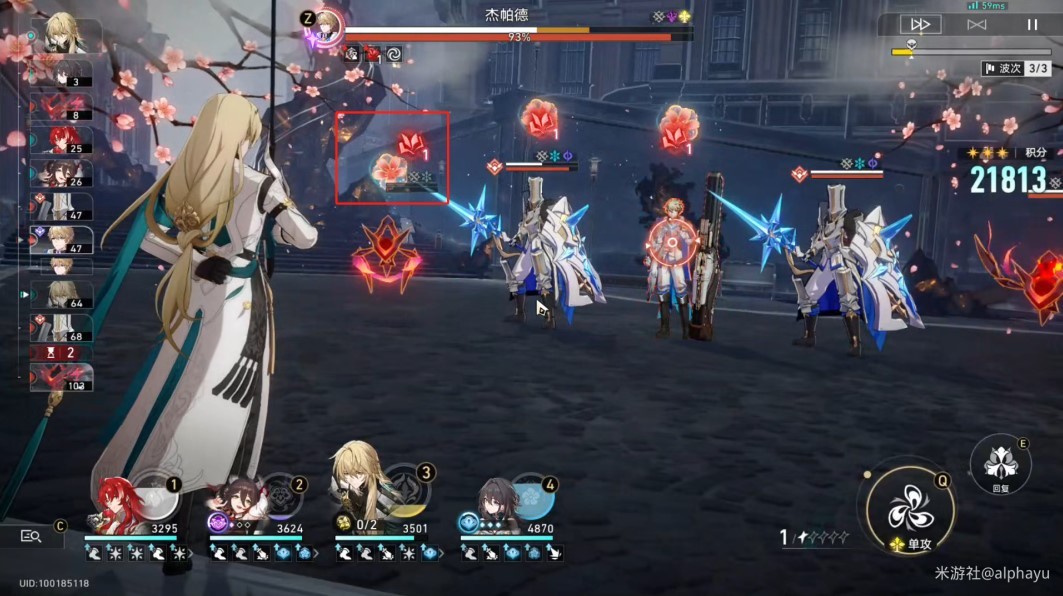Toggle auto-battle mode
Viewport: 1063px width, 596px height.
[977, 24]
